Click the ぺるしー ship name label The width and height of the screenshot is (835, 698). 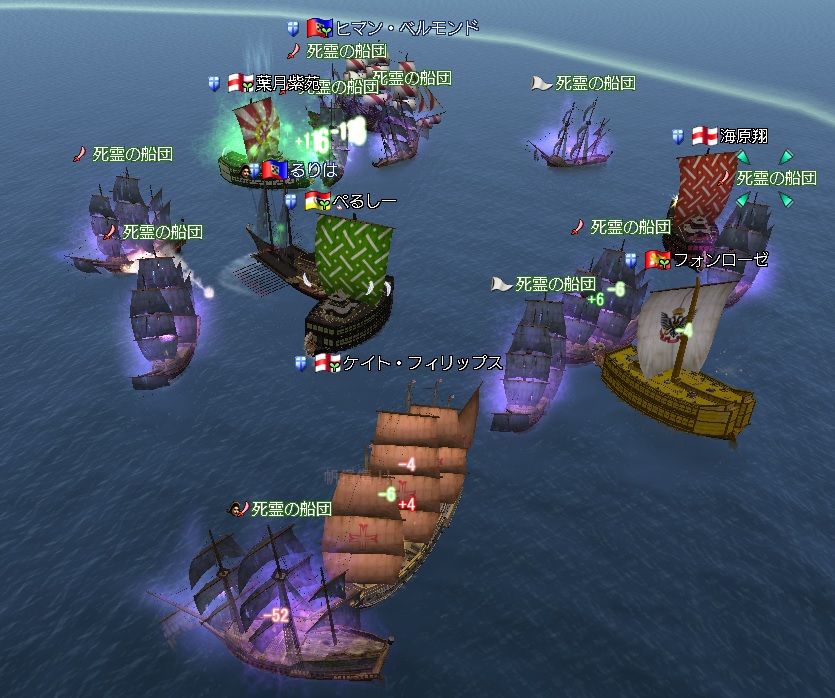point(364,202)
